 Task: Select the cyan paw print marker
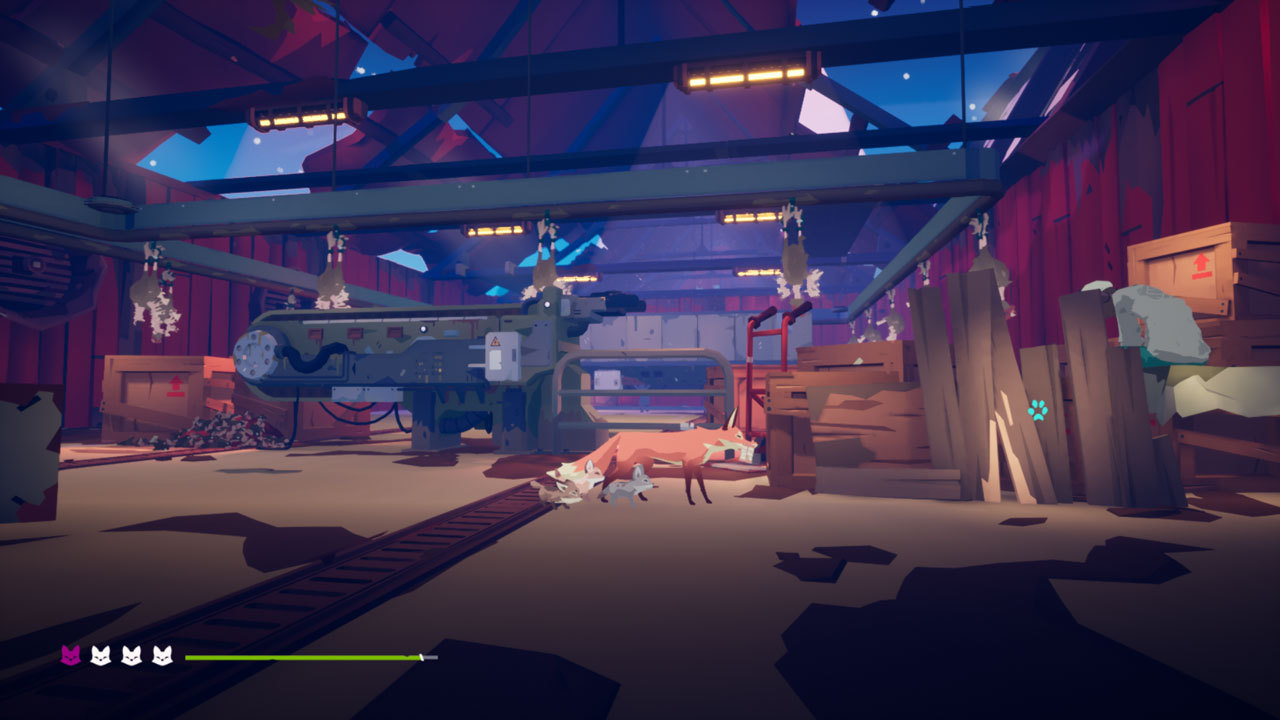coord(1038,409)
